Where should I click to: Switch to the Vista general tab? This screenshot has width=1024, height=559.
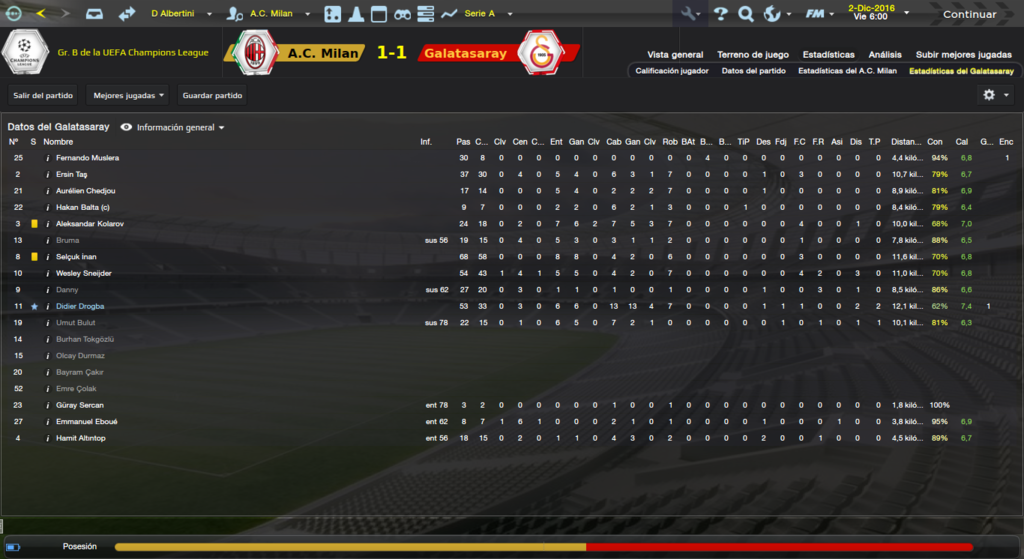[675, 54]
